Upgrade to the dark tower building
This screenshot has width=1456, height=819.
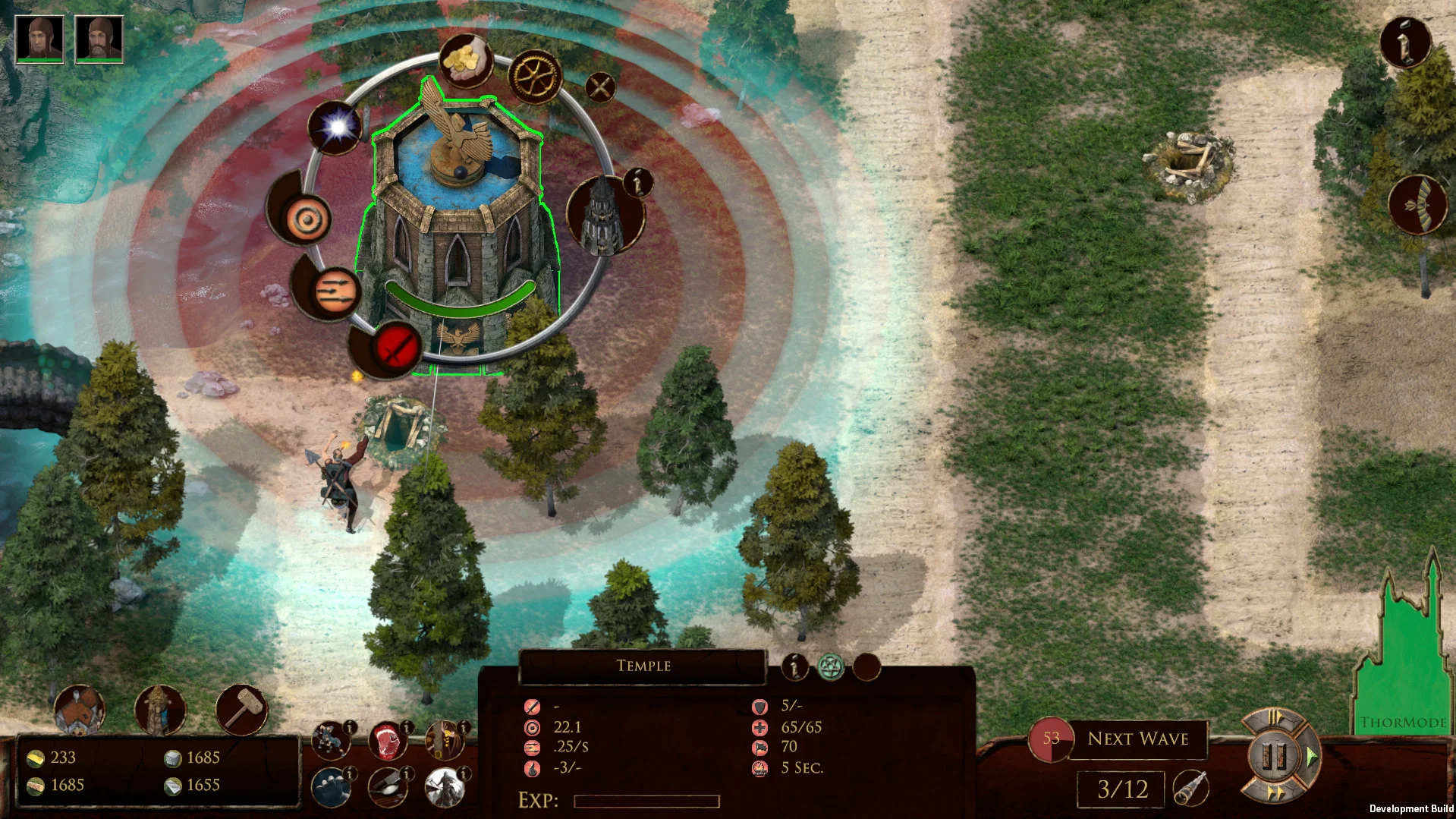pyautogui.click(x=603, y=216)
